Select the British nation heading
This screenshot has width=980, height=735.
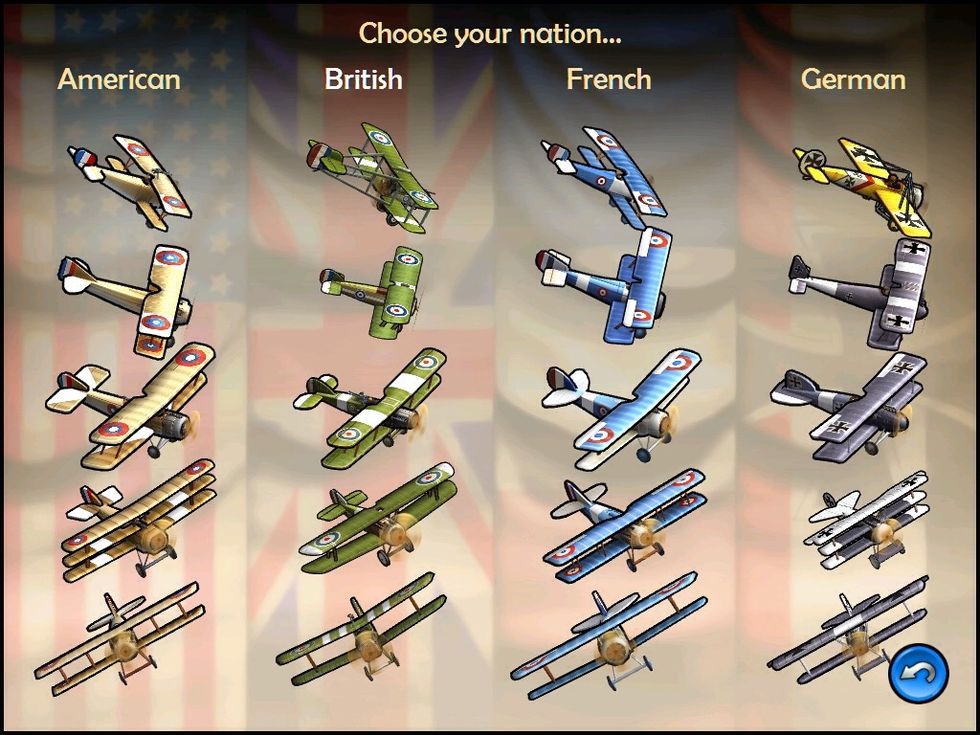coord(363,80)
